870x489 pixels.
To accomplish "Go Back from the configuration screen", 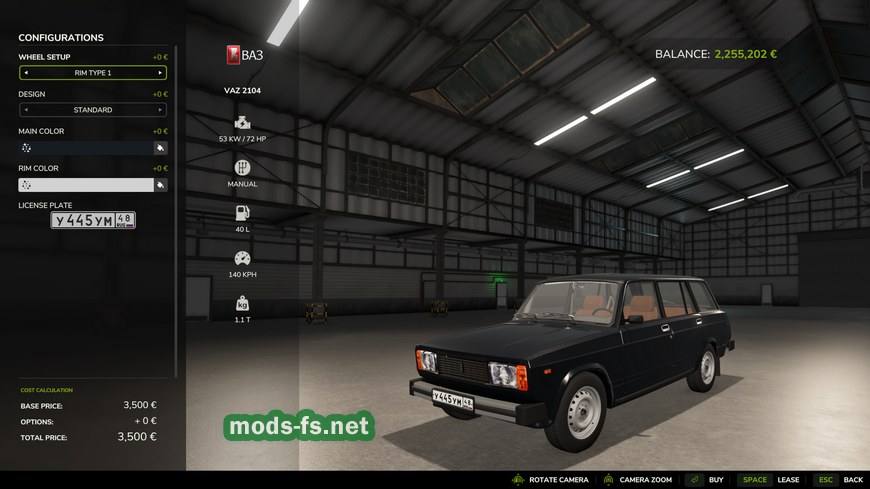I will tap(838, 480).
